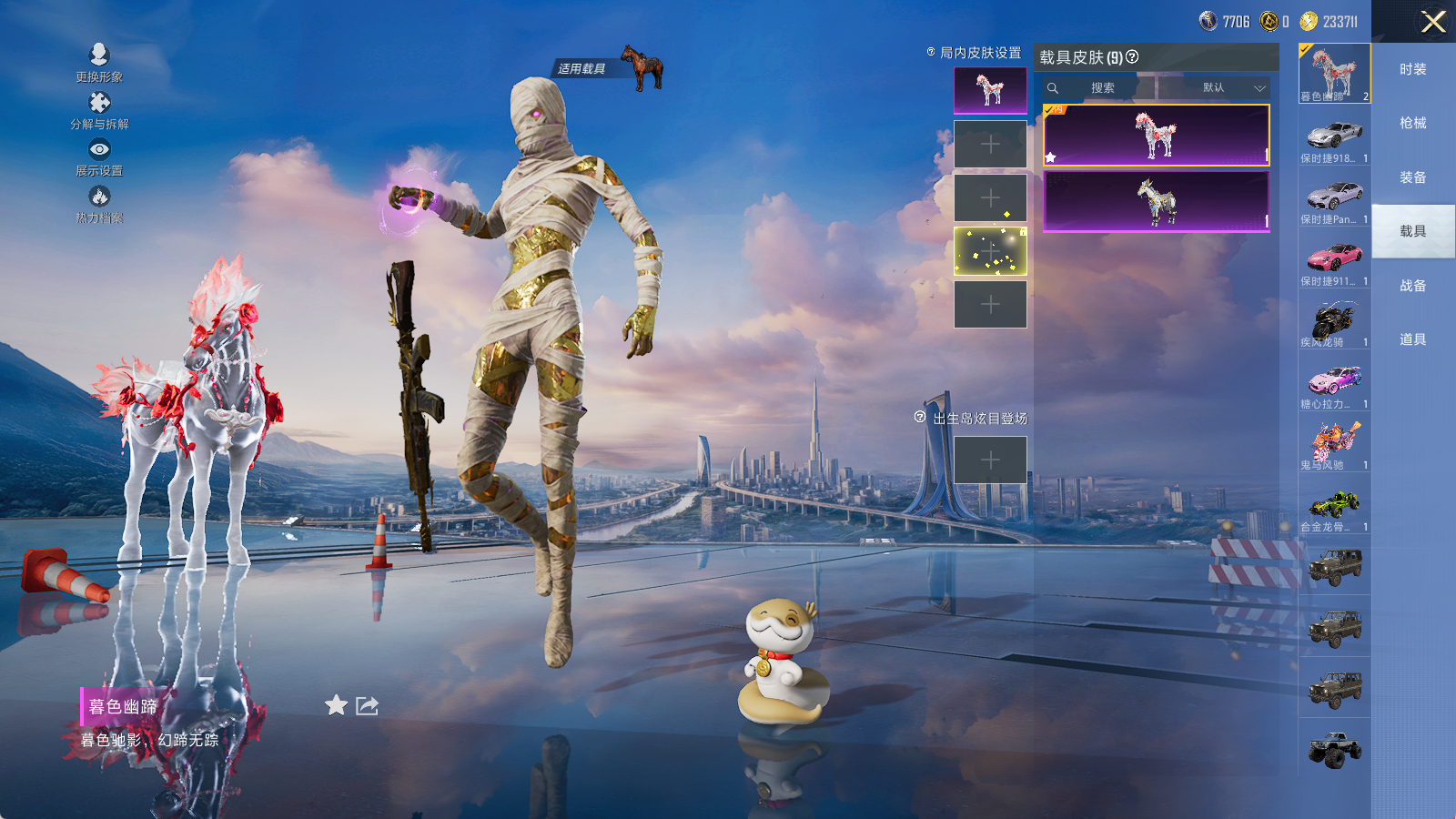The width and height of the screenshot is (1456, 819).
Task: Close the vehicle skin screen
Action: pyautogui.click(x=1433, y=22)
